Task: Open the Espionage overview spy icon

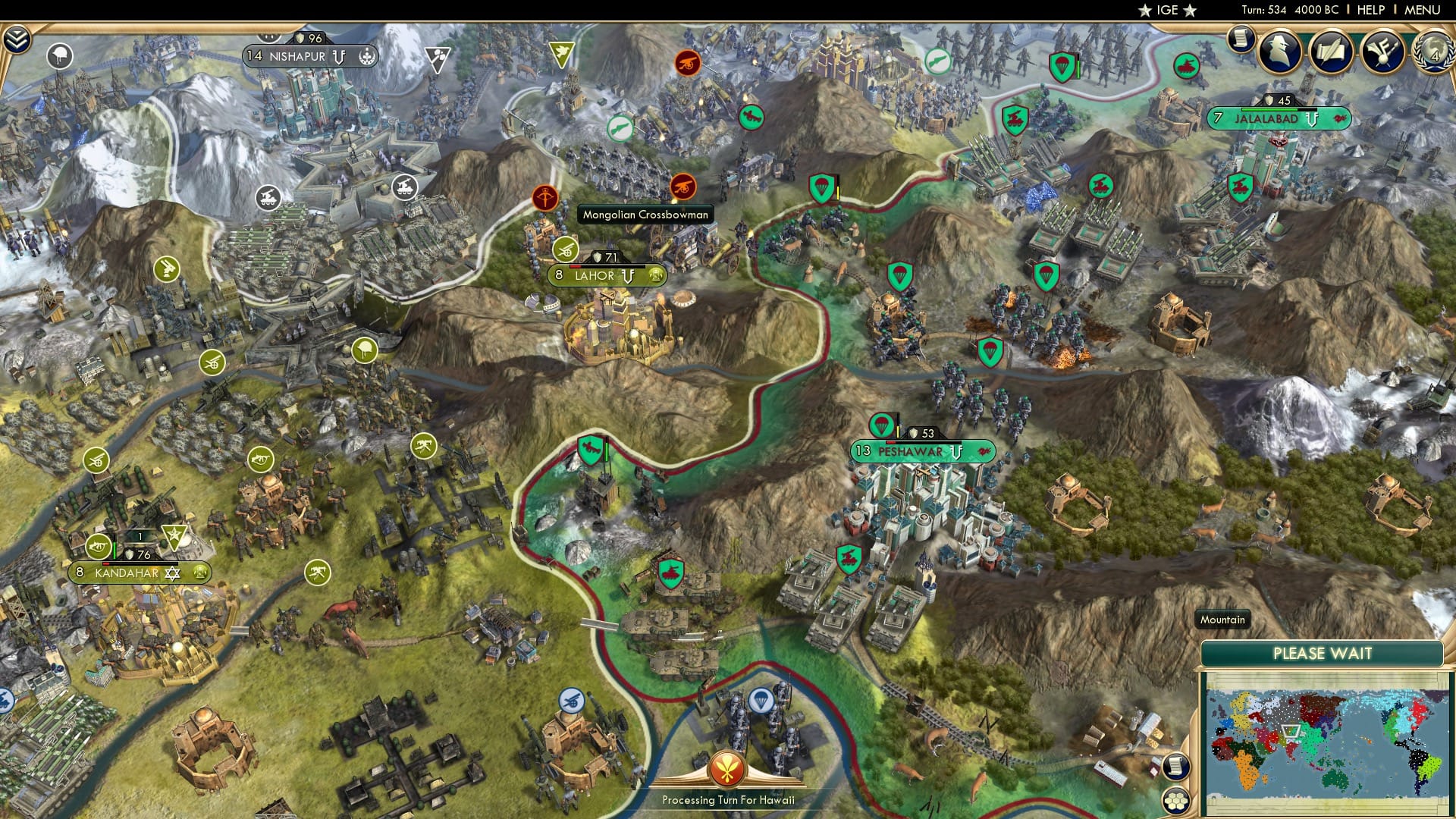Action: coord(1278,52)
